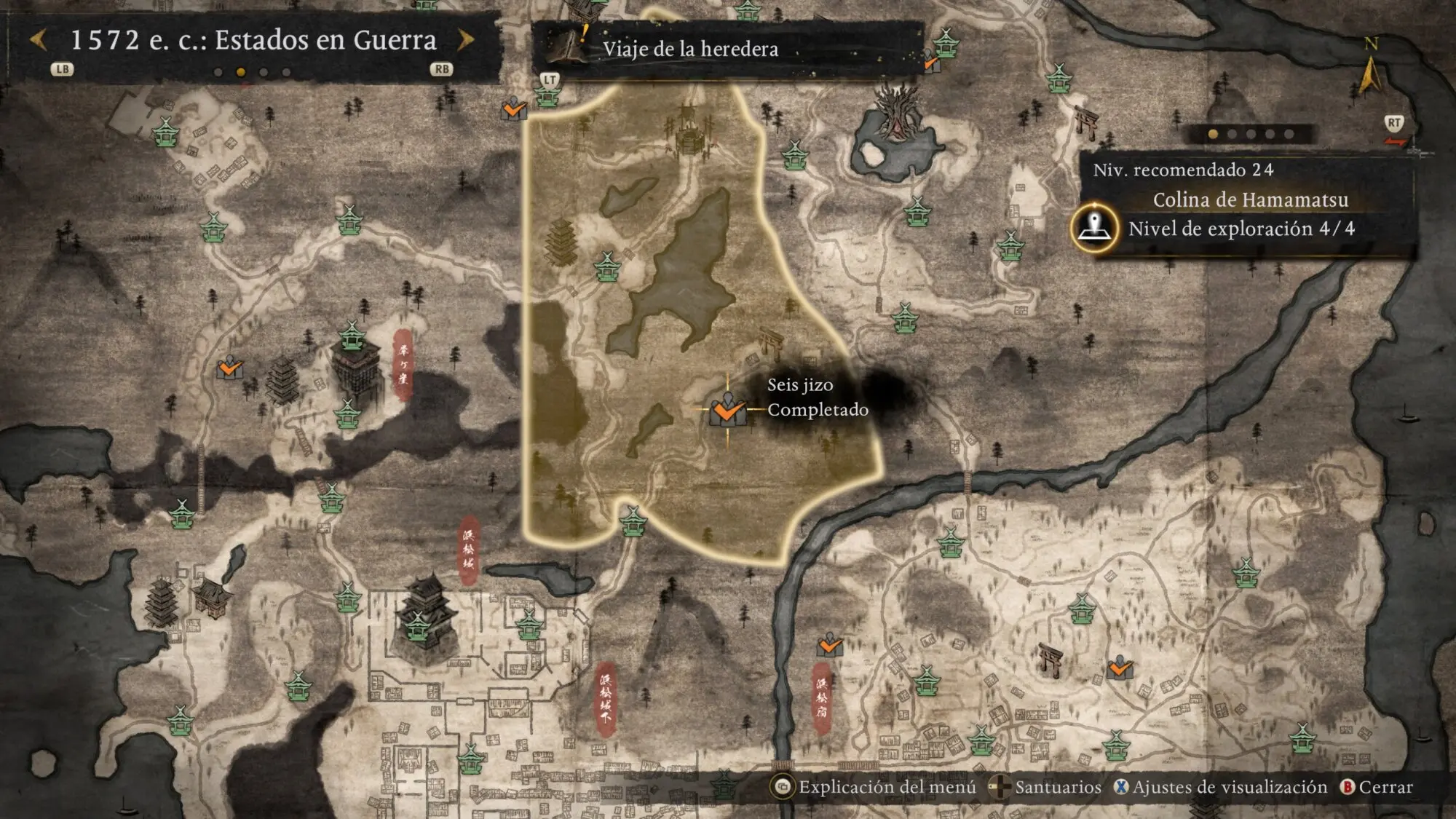Viewport: 1456px width, 819px height.
Task: Go to the previous era with the left arrow
Action: (39, 40)
